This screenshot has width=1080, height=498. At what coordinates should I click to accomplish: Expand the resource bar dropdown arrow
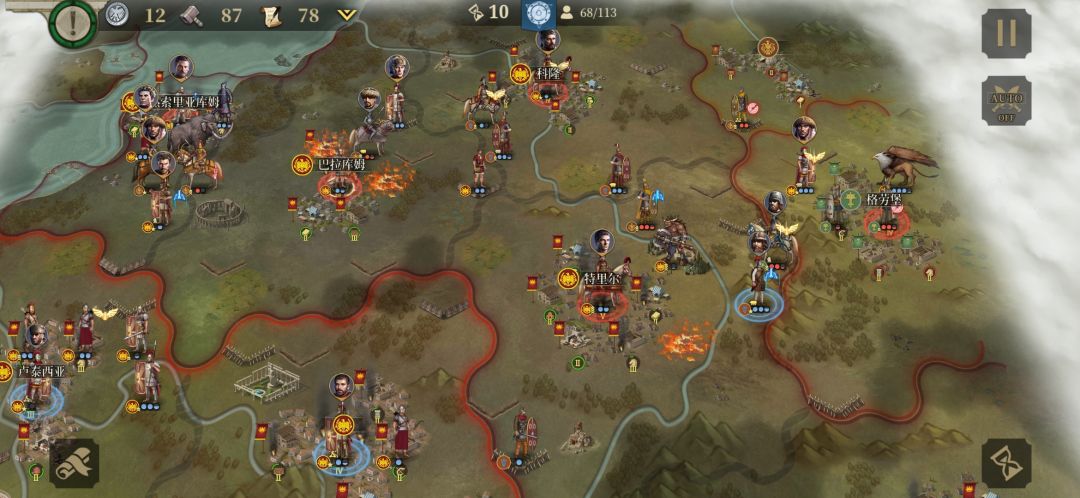(x=347, y=15)
